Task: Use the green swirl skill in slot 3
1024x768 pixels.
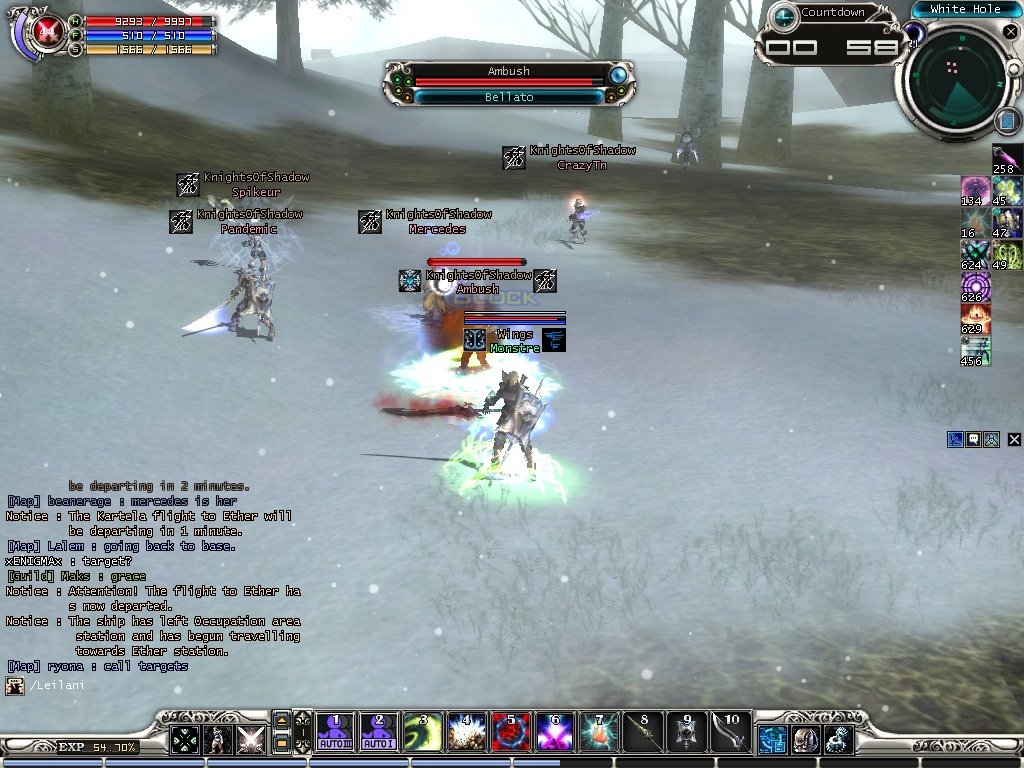Action: pos(422,732)
